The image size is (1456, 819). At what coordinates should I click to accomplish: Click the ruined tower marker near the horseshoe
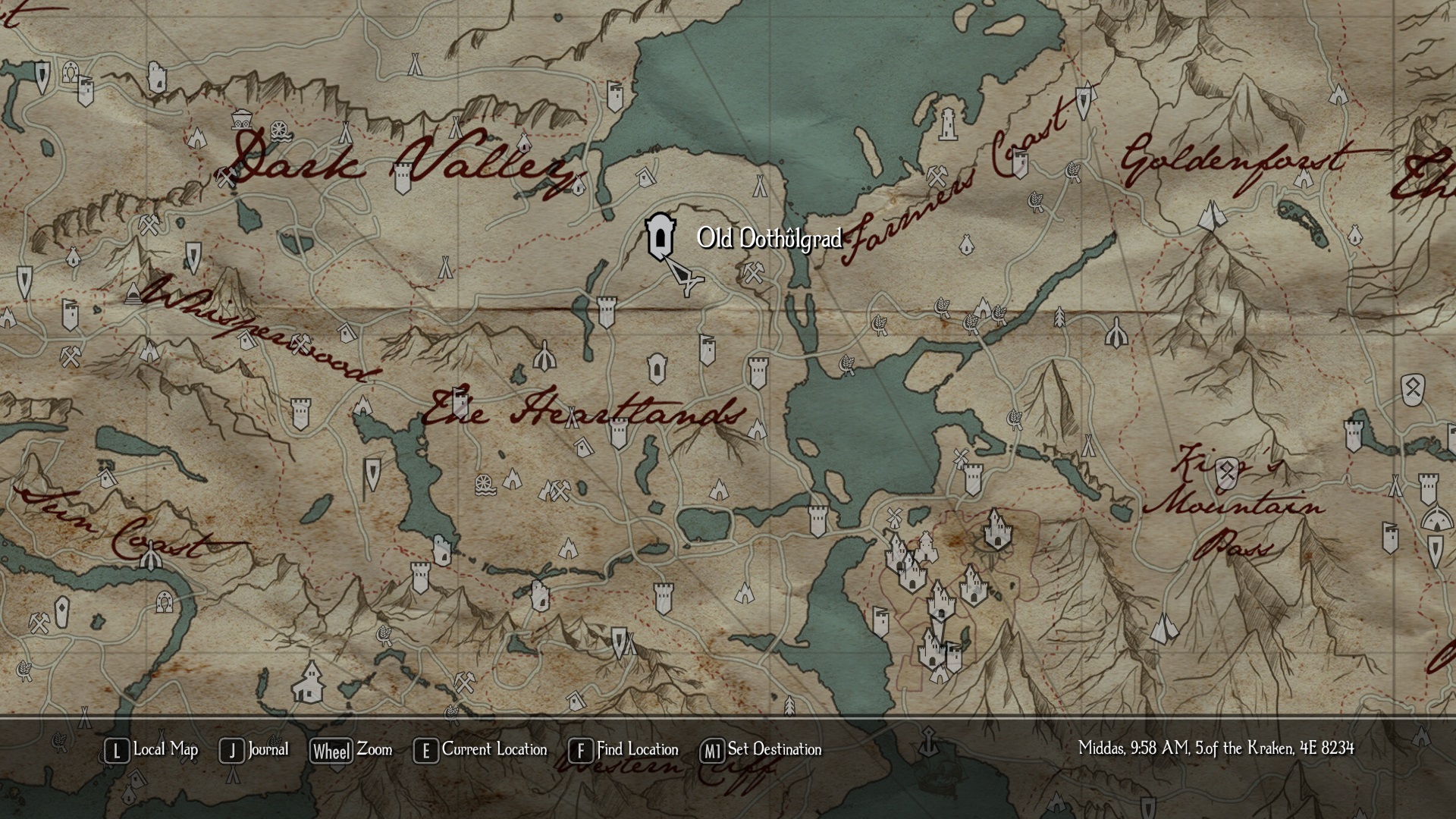pyautogui.click(x=157, y=77)
